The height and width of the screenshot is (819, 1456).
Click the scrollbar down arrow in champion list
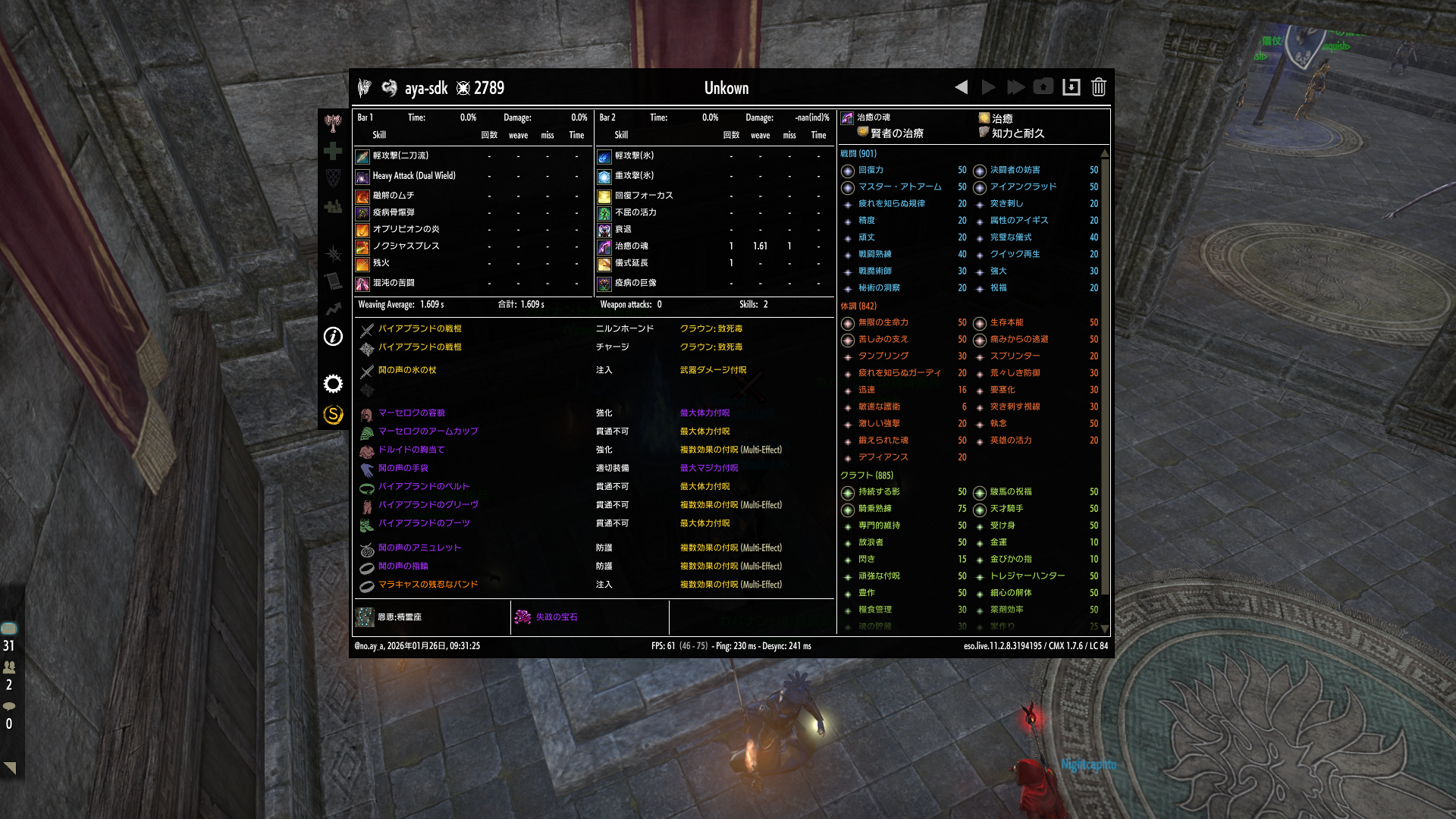(x=1104, y=628)
